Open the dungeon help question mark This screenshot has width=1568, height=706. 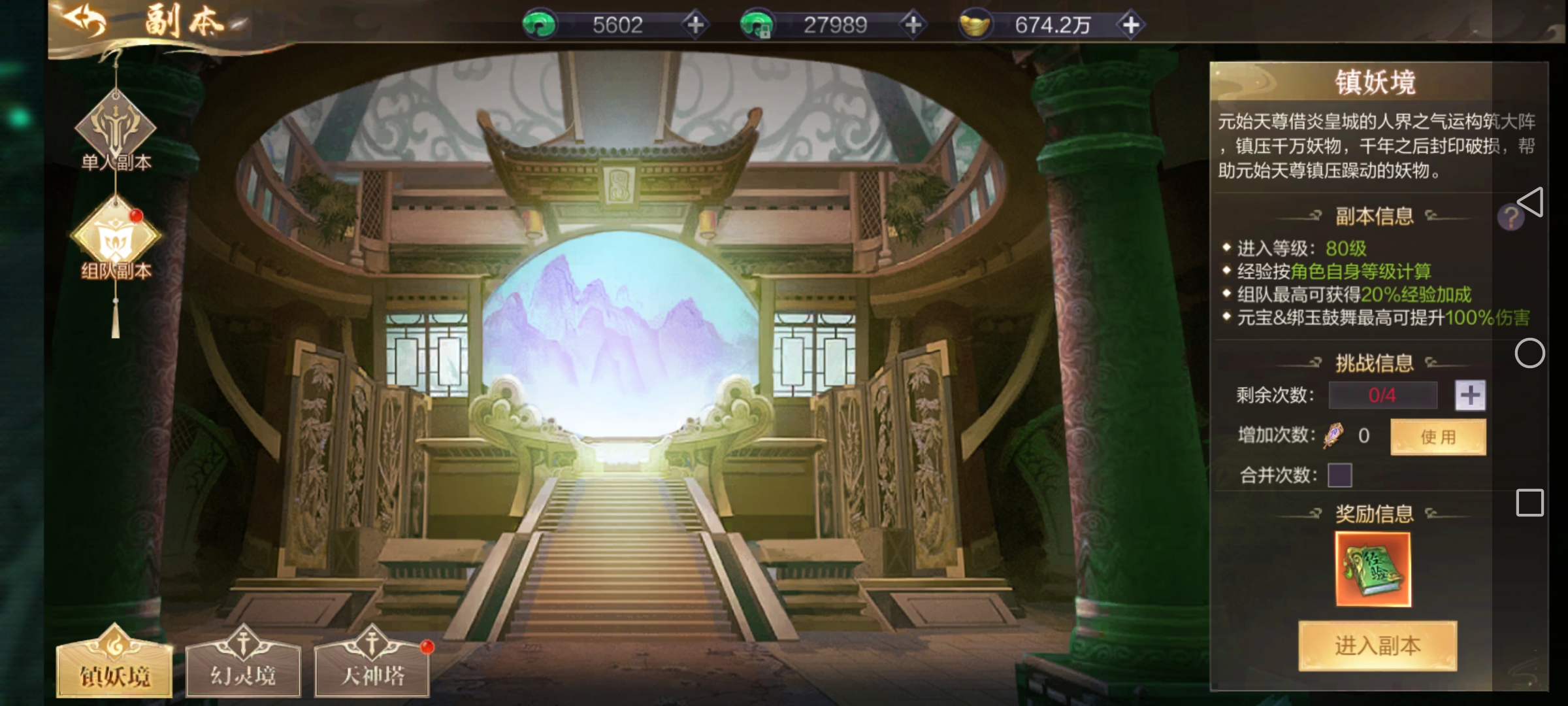point(1510,217)
